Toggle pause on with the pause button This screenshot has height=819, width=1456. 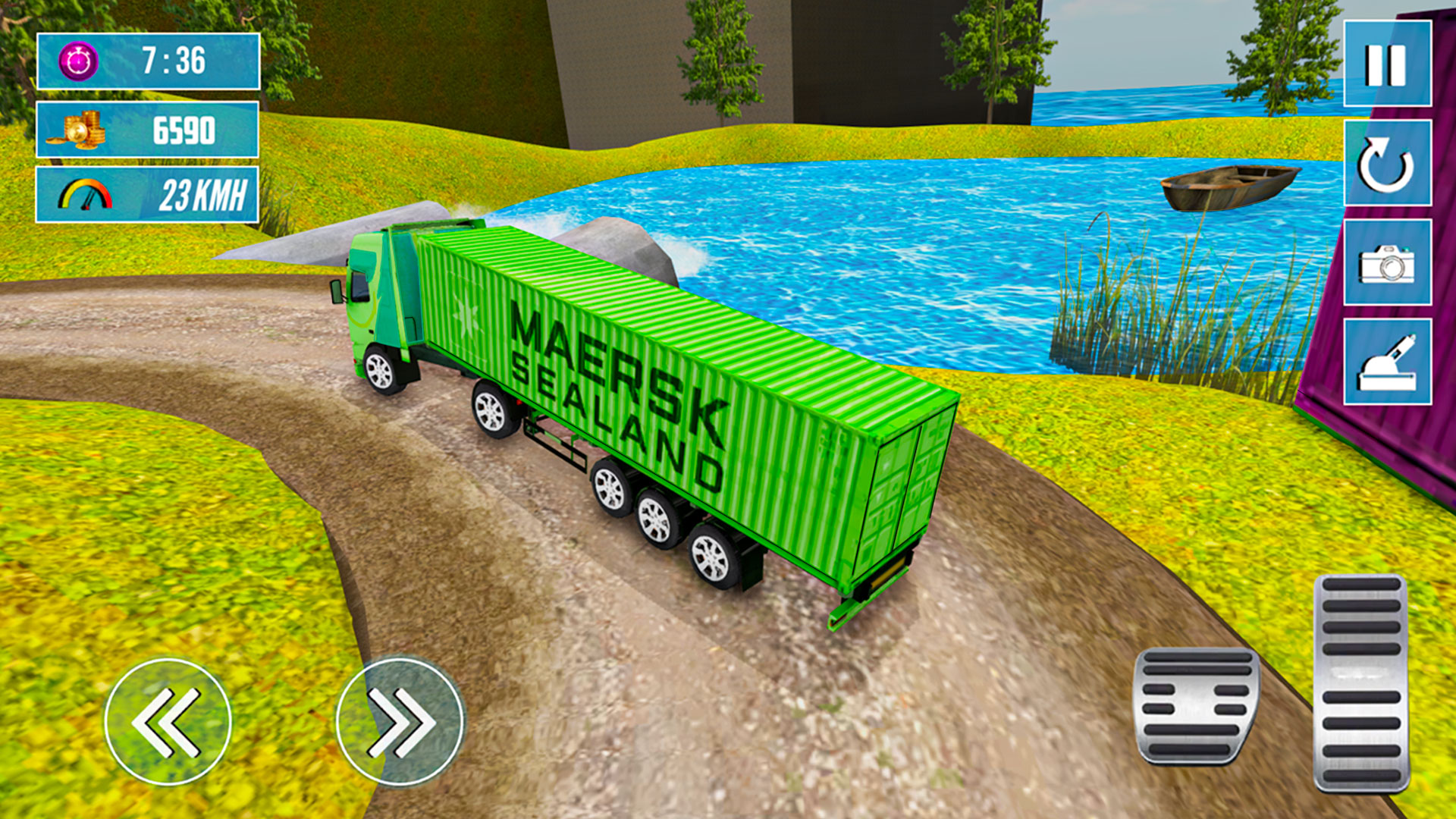(x=1387, y=64)
